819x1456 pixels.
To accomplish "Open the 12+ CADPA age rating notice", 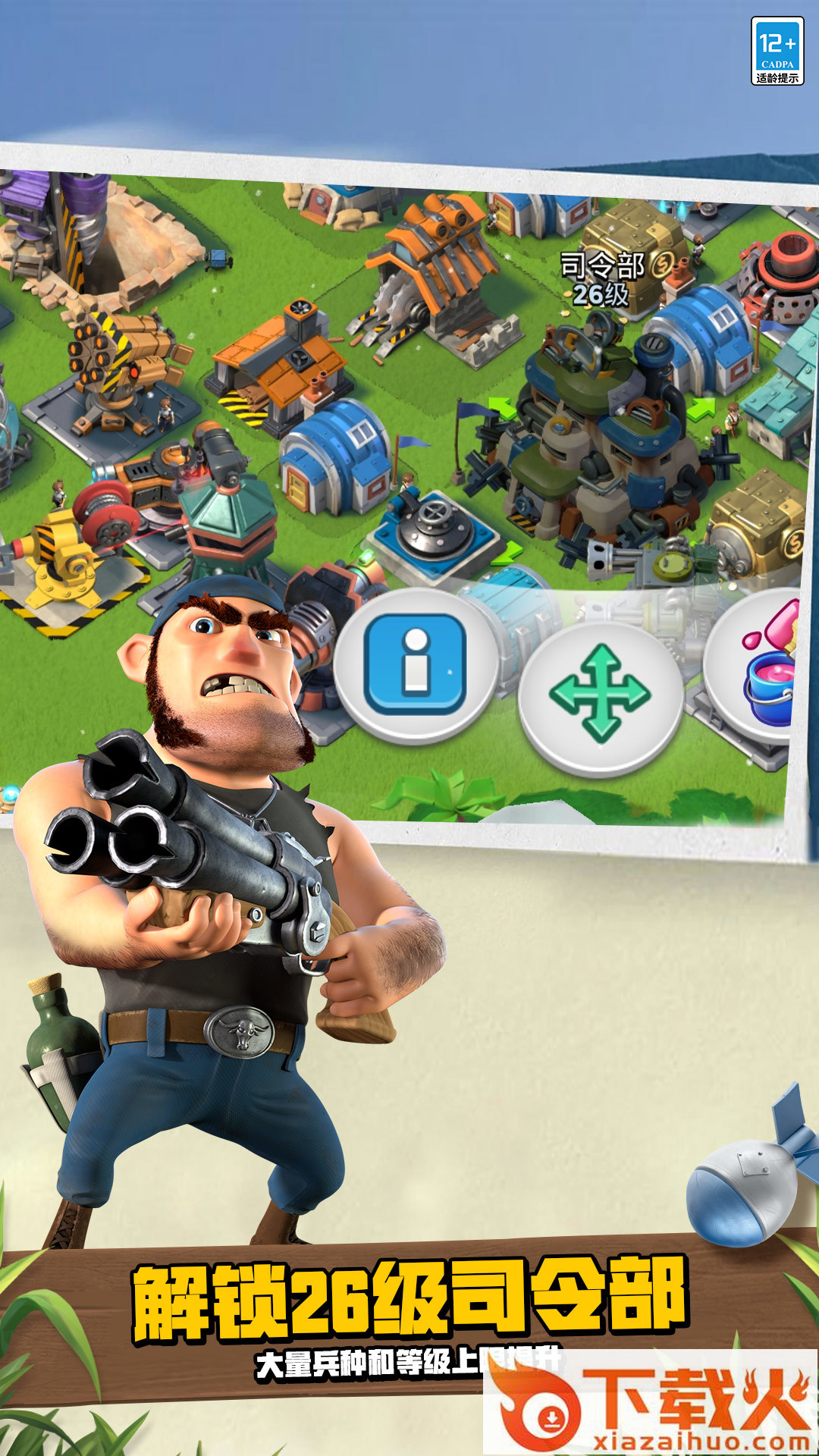I will coord(777,51).
